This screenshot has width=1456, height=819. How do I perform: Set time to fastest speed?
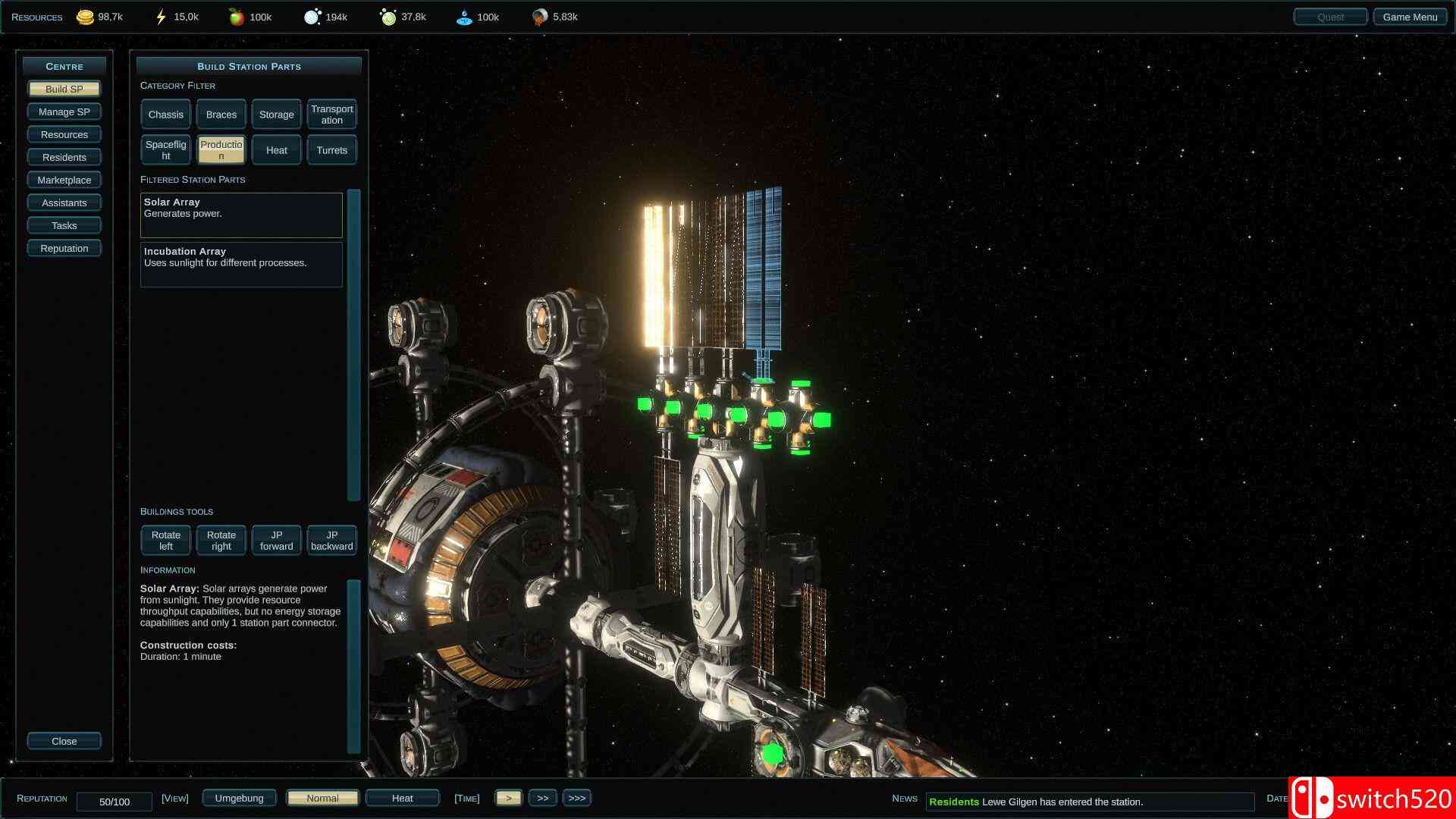tap(577, 798)
